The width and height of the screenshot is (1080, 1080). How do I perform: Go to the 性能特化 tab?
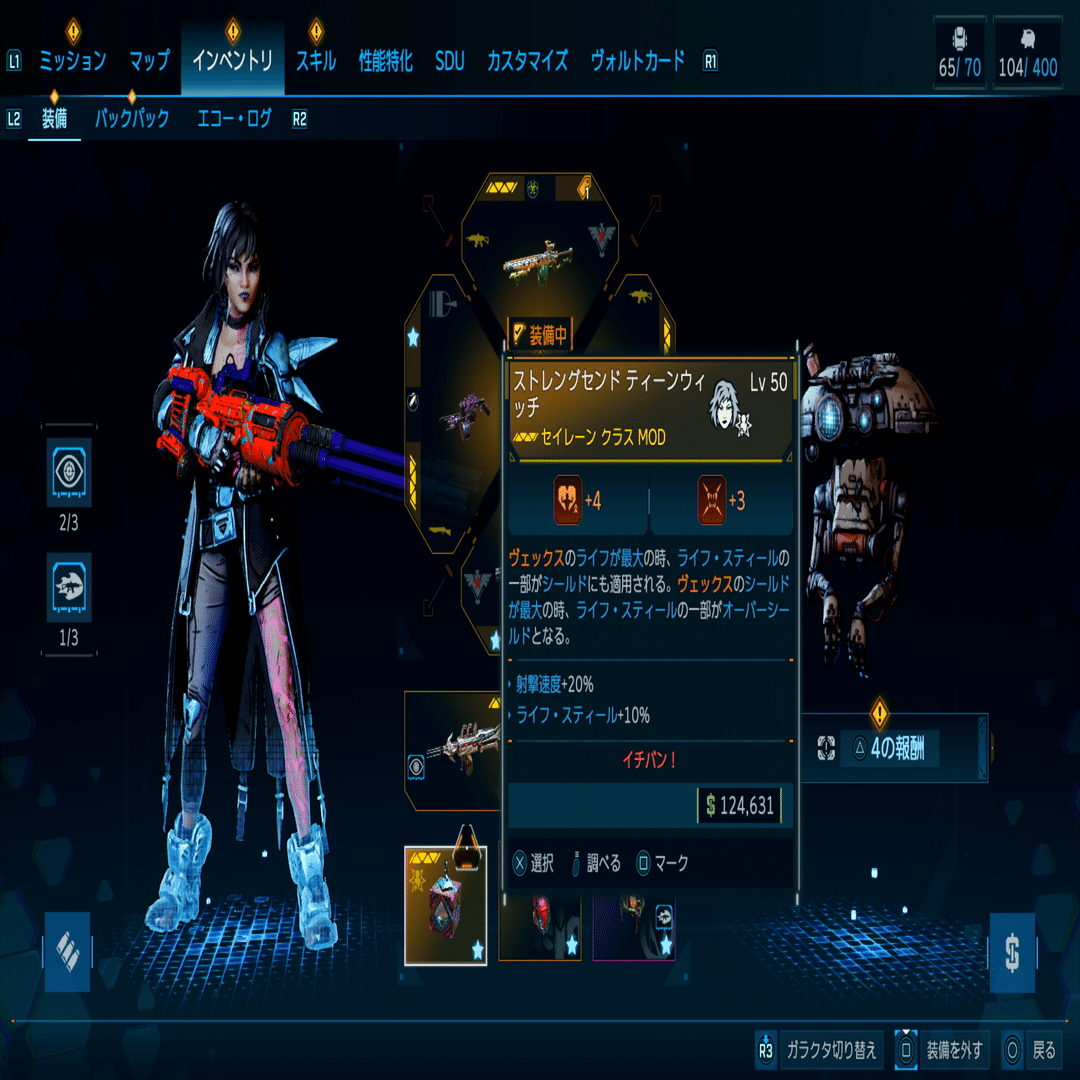[385, 62]
